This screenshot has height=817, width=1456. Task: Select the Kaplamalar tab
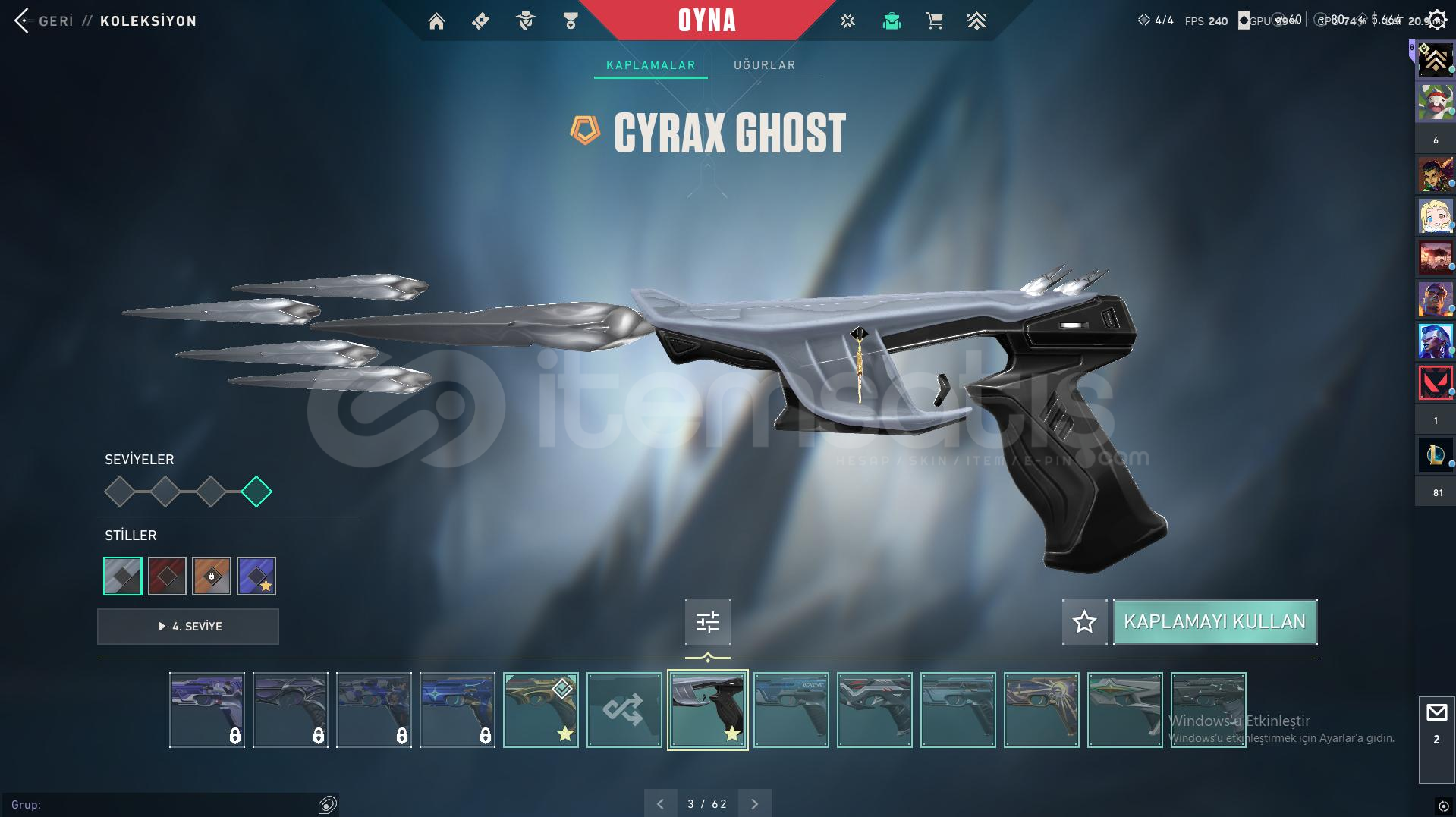(650, 65)
